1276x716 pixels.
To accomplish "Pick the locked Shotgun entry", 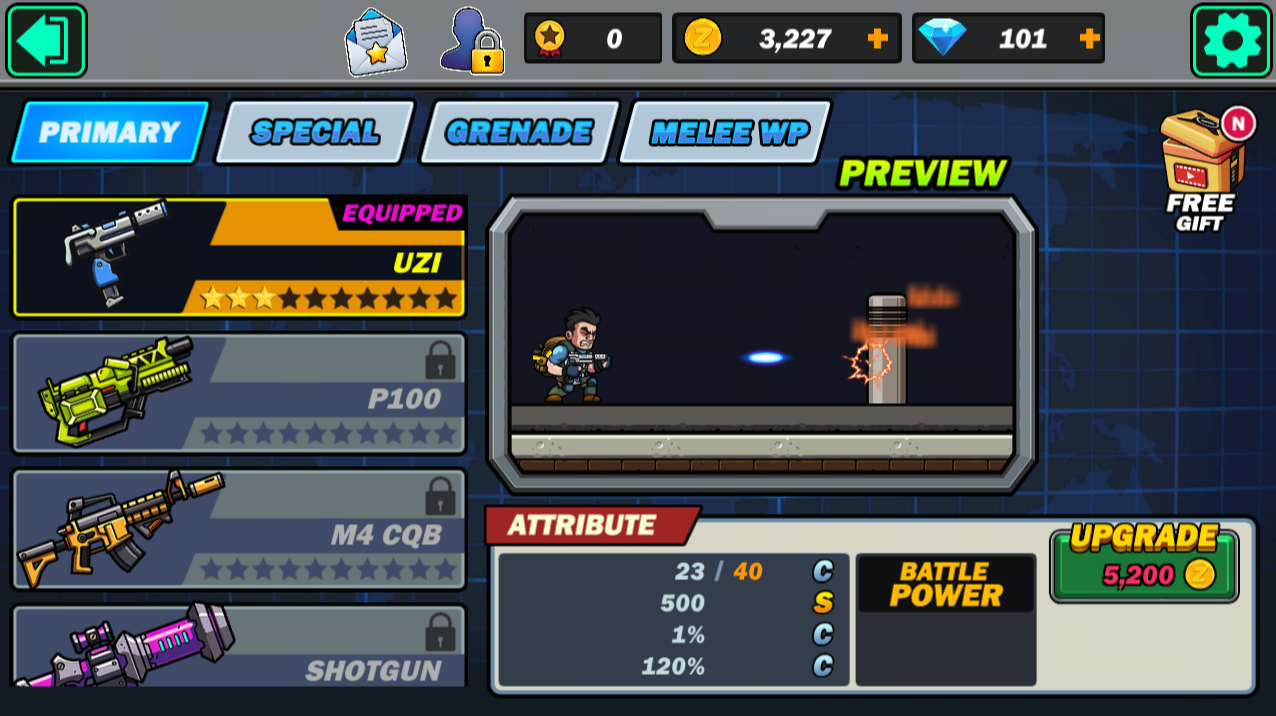I will [239, 647].
